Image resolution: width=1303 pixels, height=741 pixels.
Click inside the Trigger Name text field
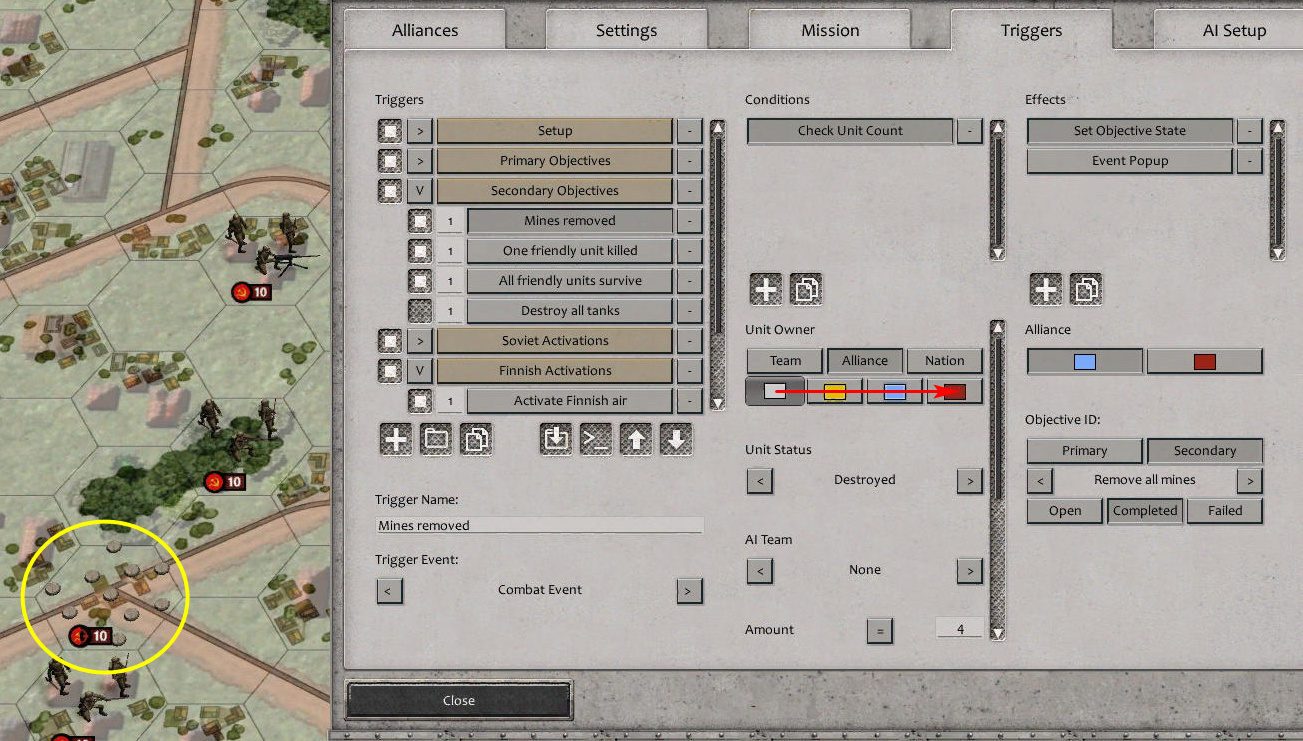pyautogui.click(x=538, y=524)
